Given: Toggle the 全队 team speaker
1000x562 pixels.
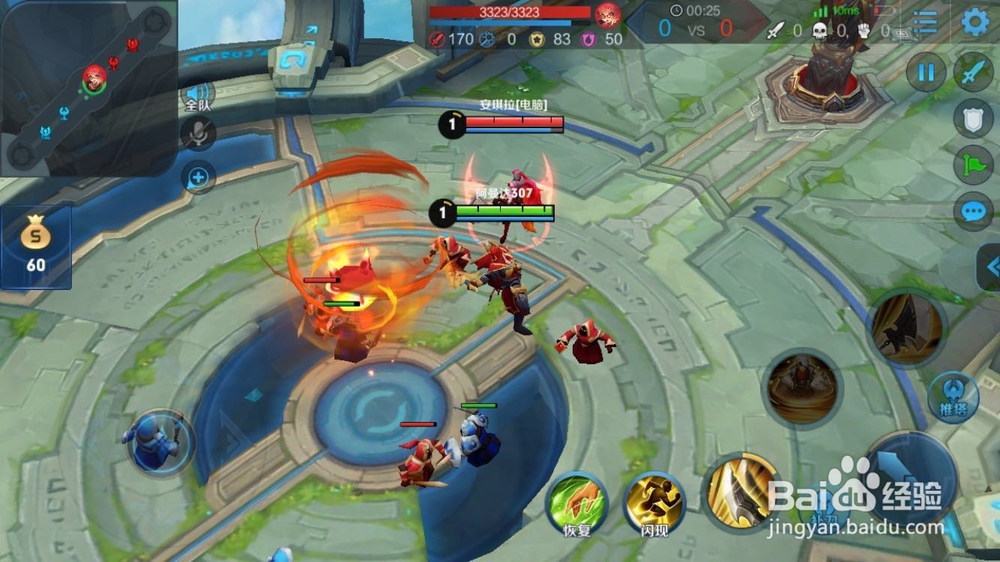Looking at the screenshot, I should [197, 97].
